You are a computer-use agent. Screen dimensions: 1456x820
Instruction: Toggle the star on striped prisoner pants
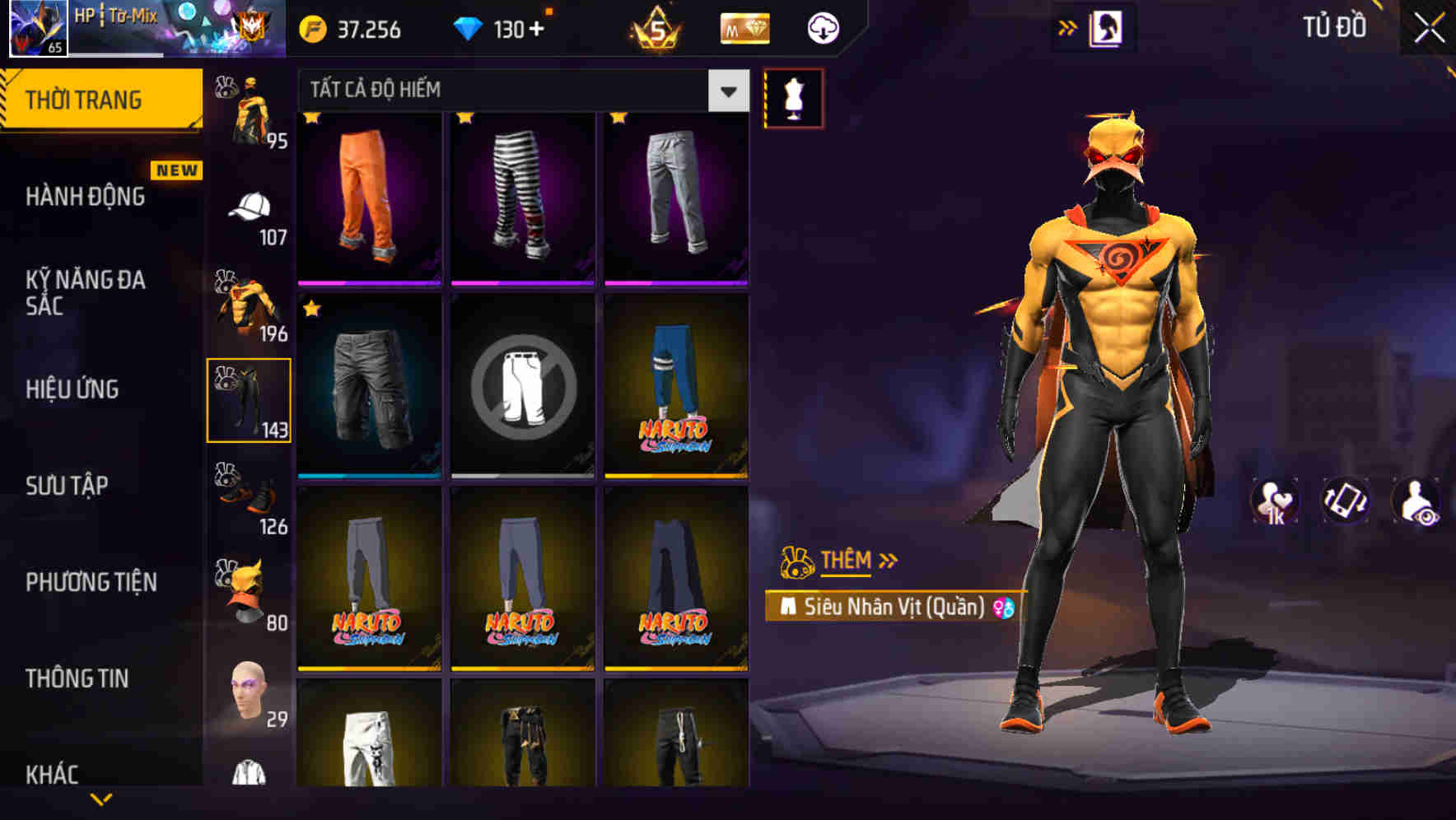point(464,118)
